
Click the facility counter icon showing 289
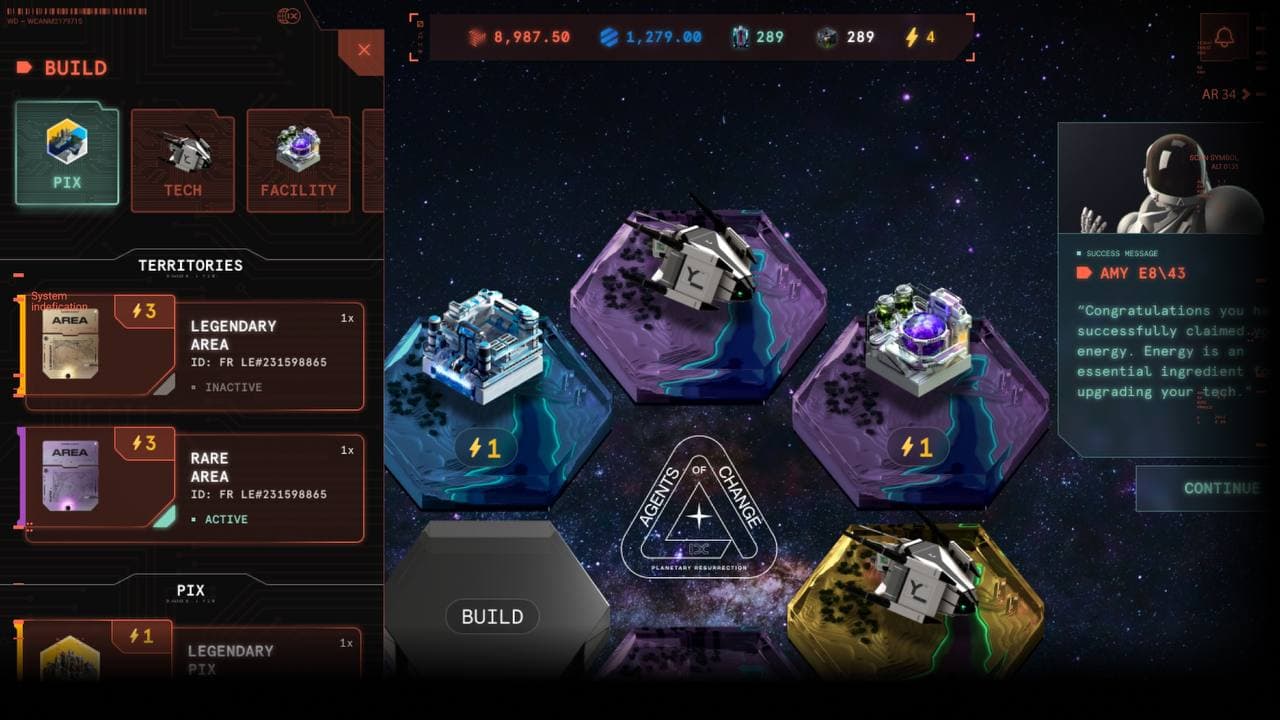tap(826, 37)
